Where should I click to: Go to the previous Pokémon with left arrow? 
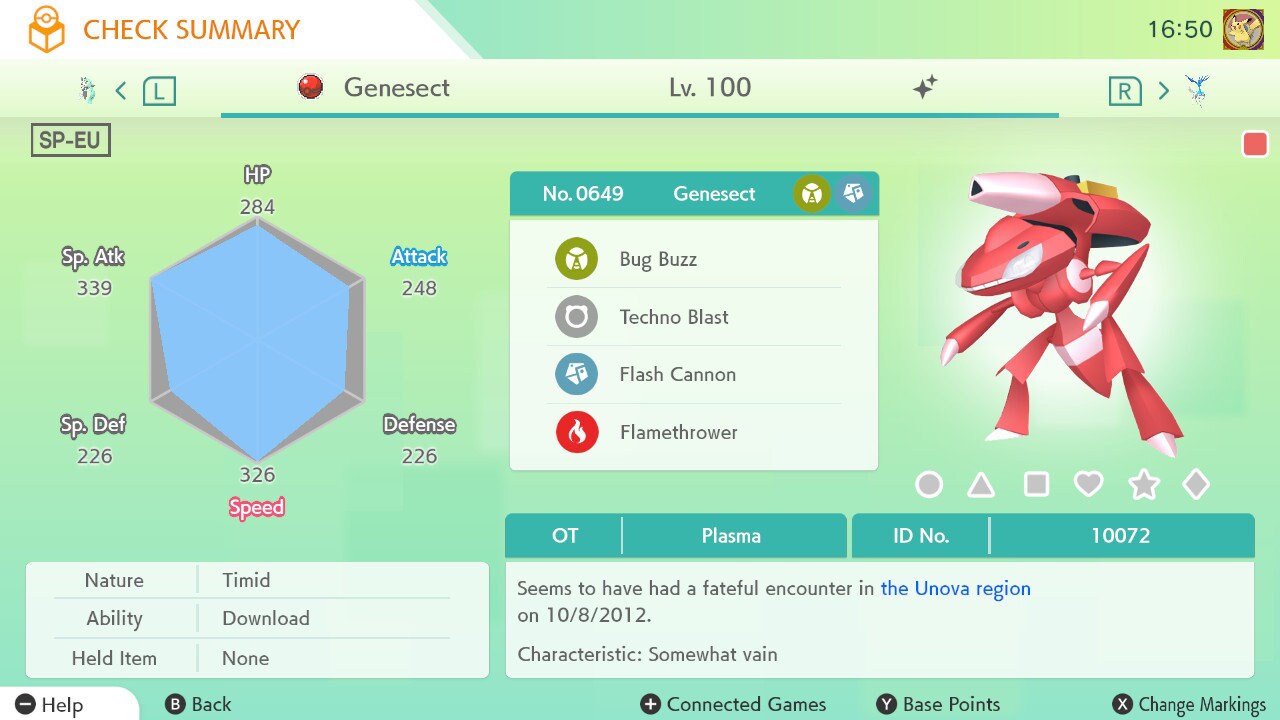[x=121, y=91]
